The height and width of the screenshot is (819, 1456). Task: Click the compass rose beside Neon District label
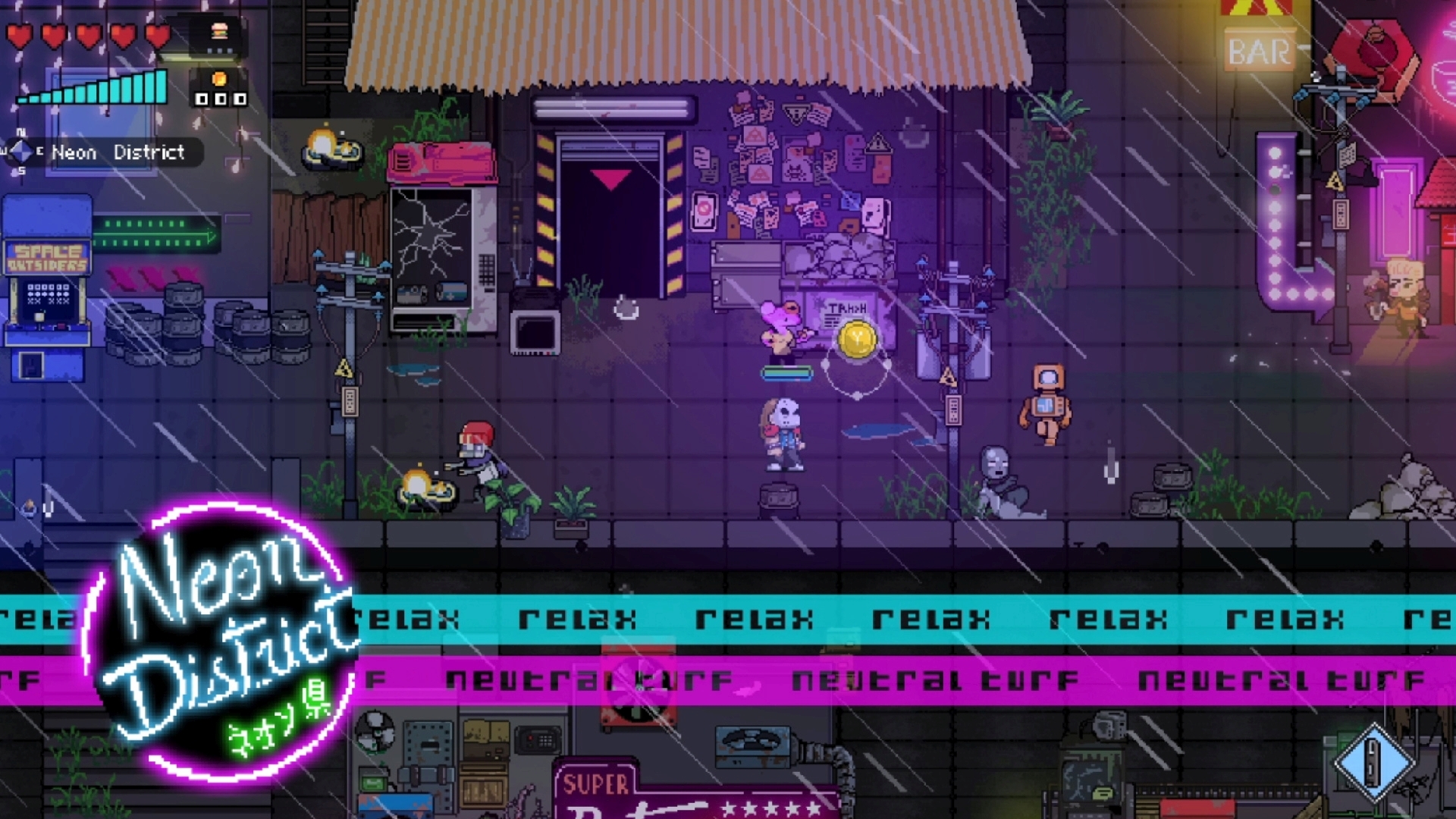click(x=20, y=152)
